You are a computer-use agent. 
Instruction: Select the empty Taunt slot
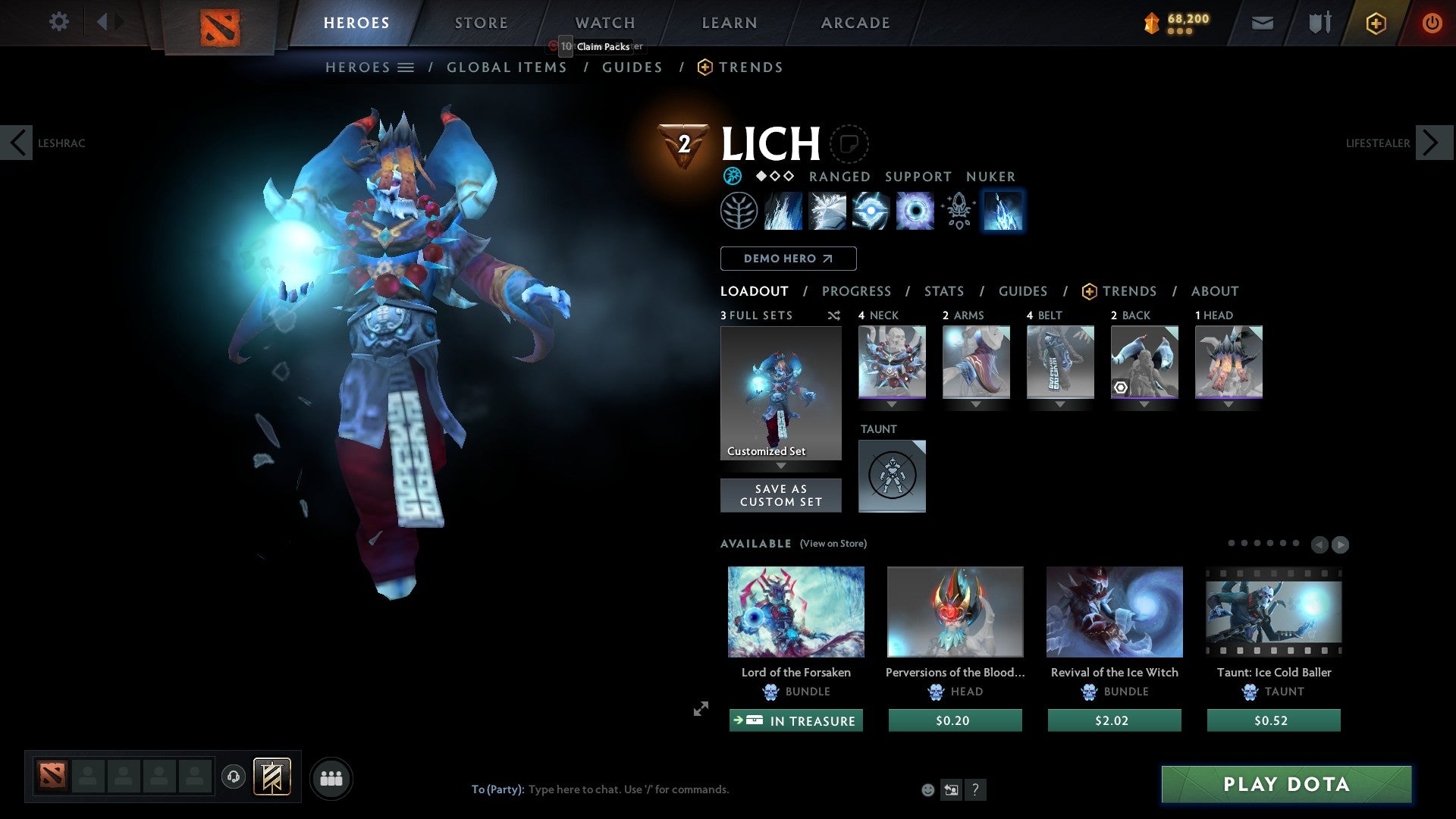892,475
